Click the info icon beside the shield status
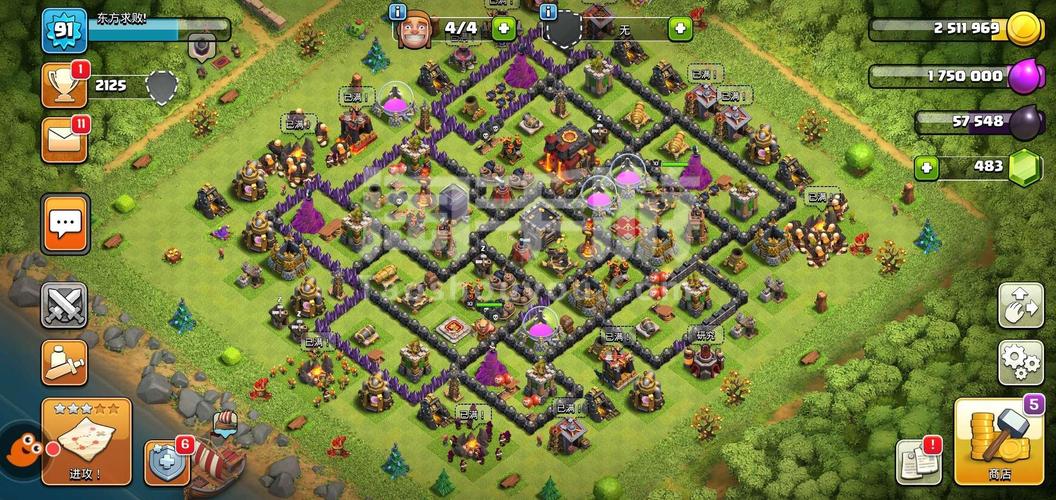Image resolution: width=1056 pixels, height=500 pixels. click(548, 13)
